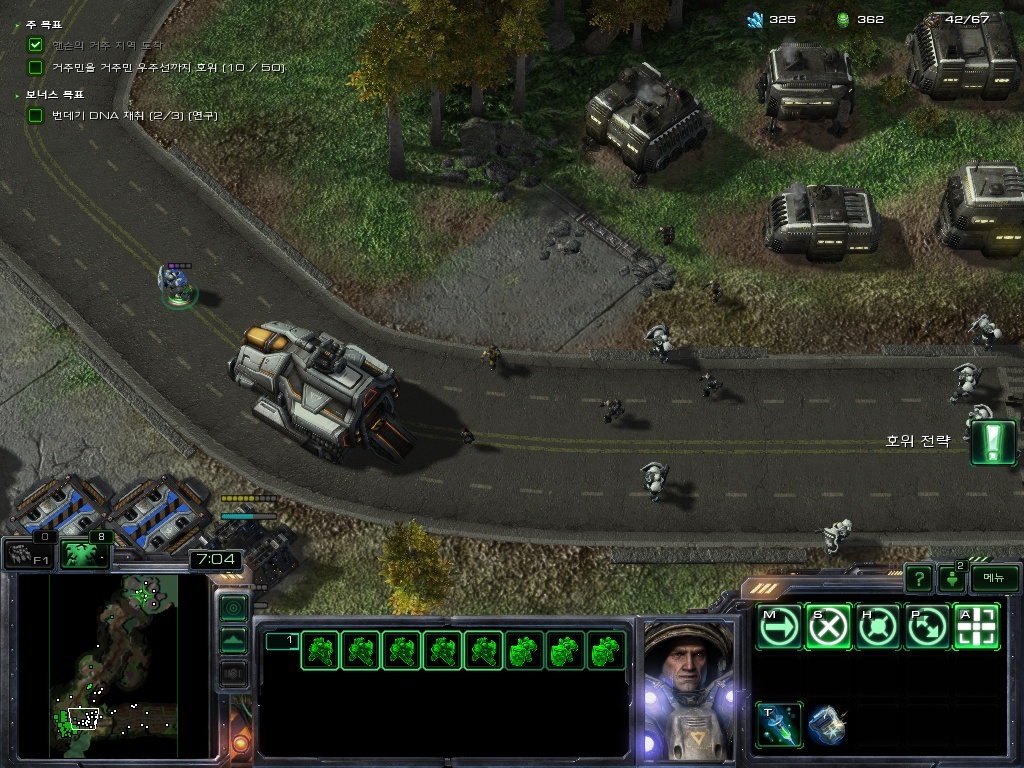1024x768 pixels.
Task: Click the minimap ping signal button
Action: [233, 607]
